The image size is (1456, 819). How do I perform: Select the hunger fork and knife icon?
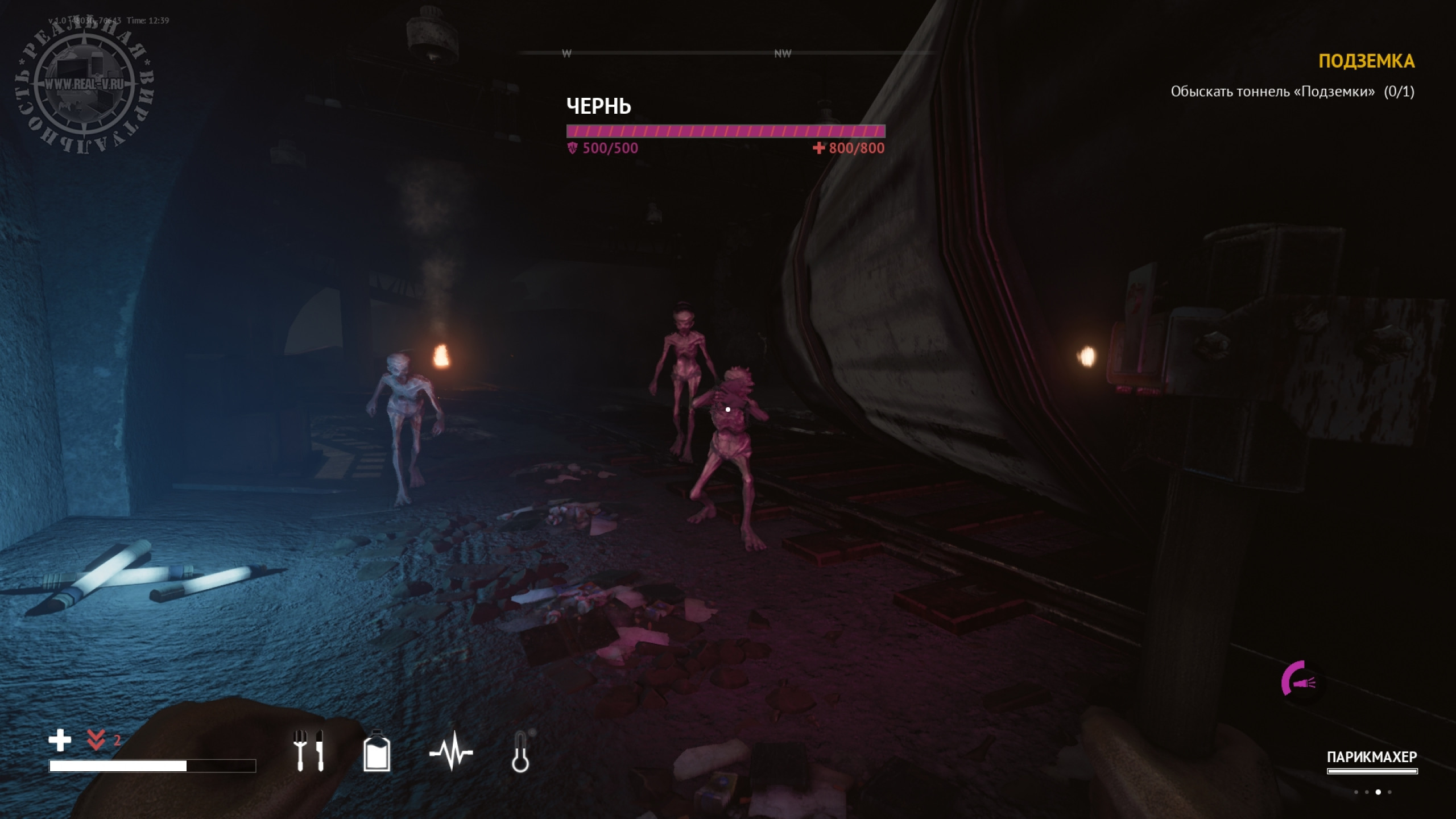(308, 751)
